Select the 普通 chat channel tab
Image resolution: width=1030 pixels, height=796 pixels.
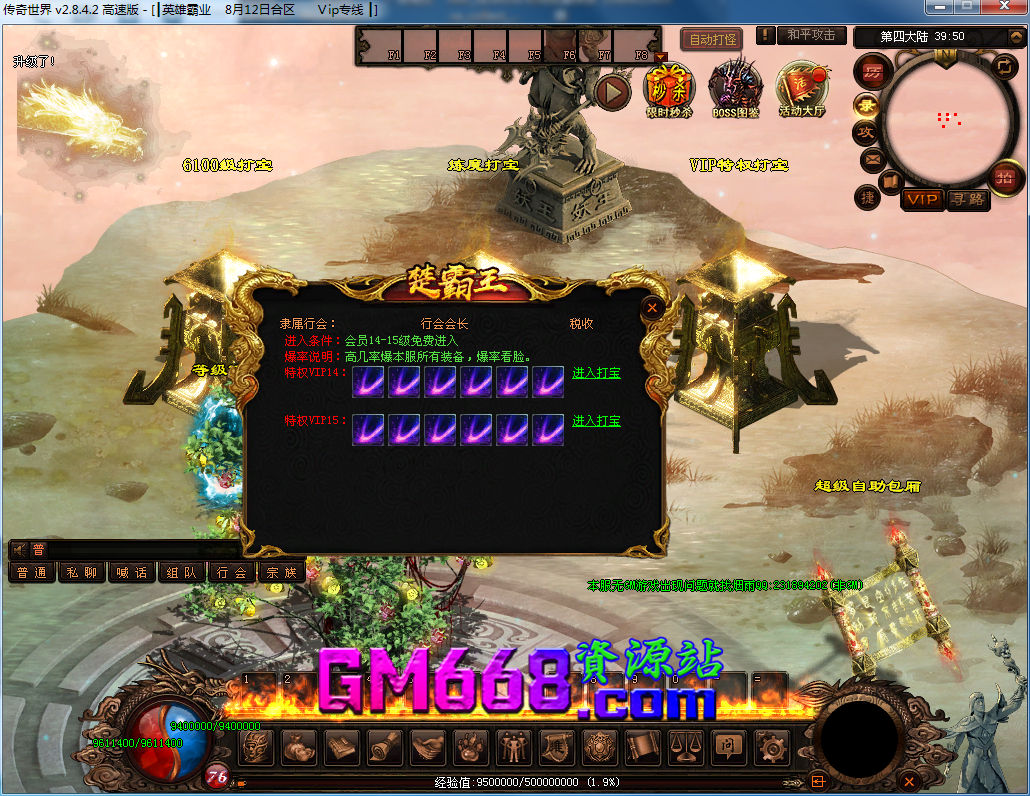(x=31, y=572)
